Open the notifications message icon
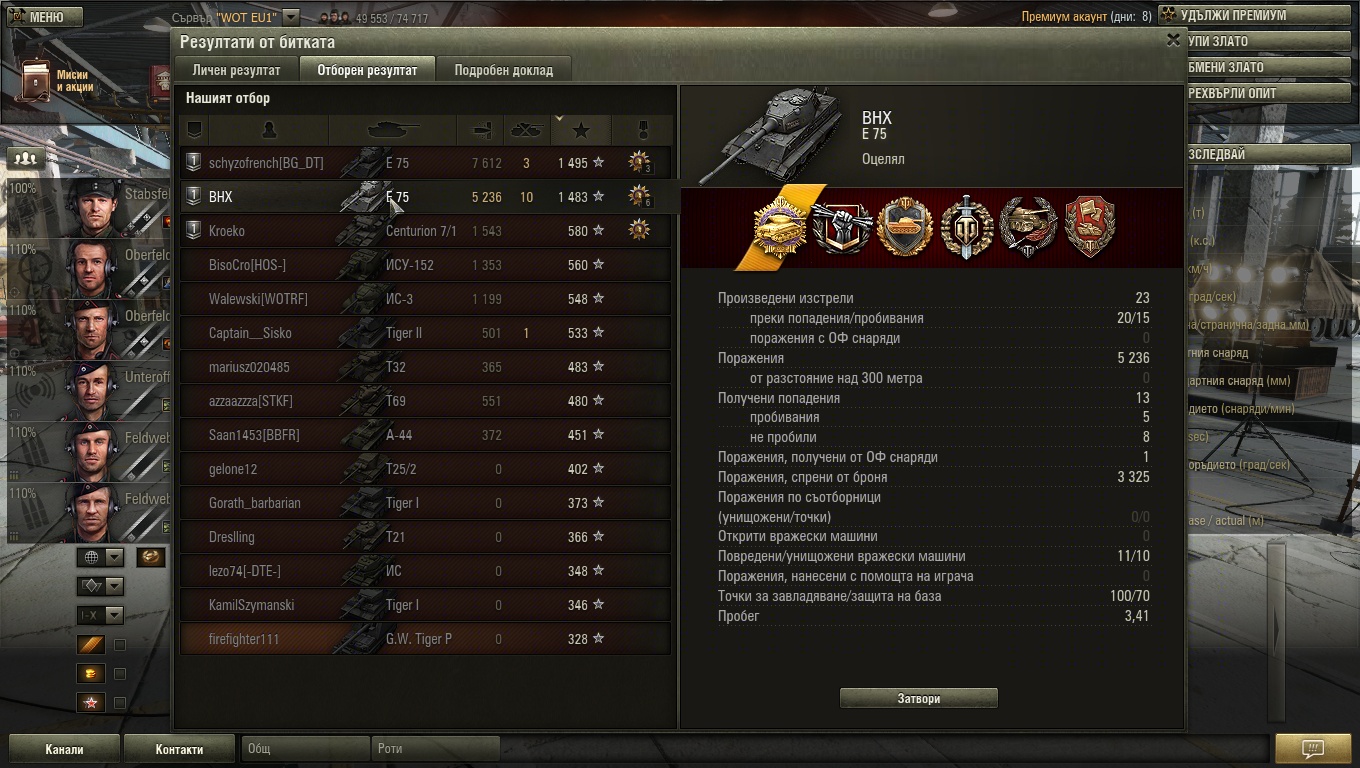Image resolution: width=1360 pixels, height=768 pixels. [x=1312, y=749]
